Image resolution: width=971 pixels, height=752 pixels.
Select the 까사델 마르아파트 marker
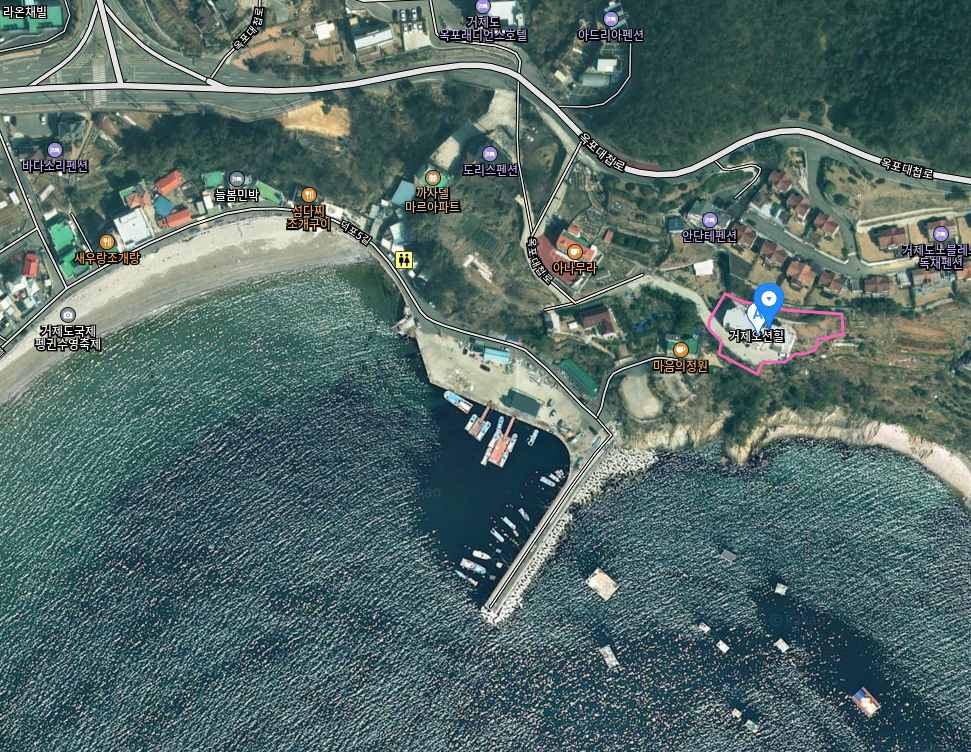(x=433, y=177)
